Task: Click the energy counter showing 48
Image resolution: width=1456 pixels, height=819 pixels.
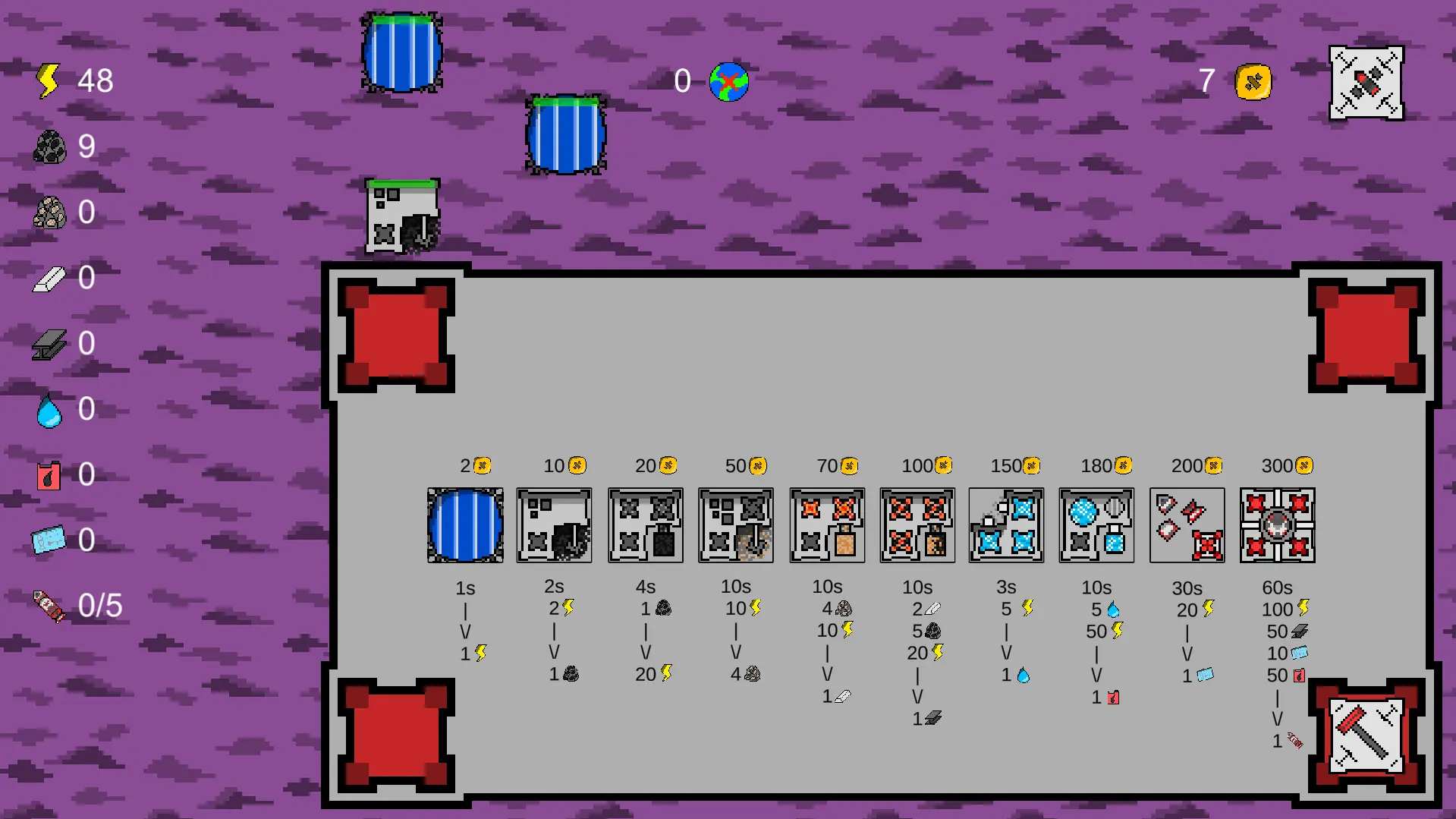Action: tap(76, 80)
